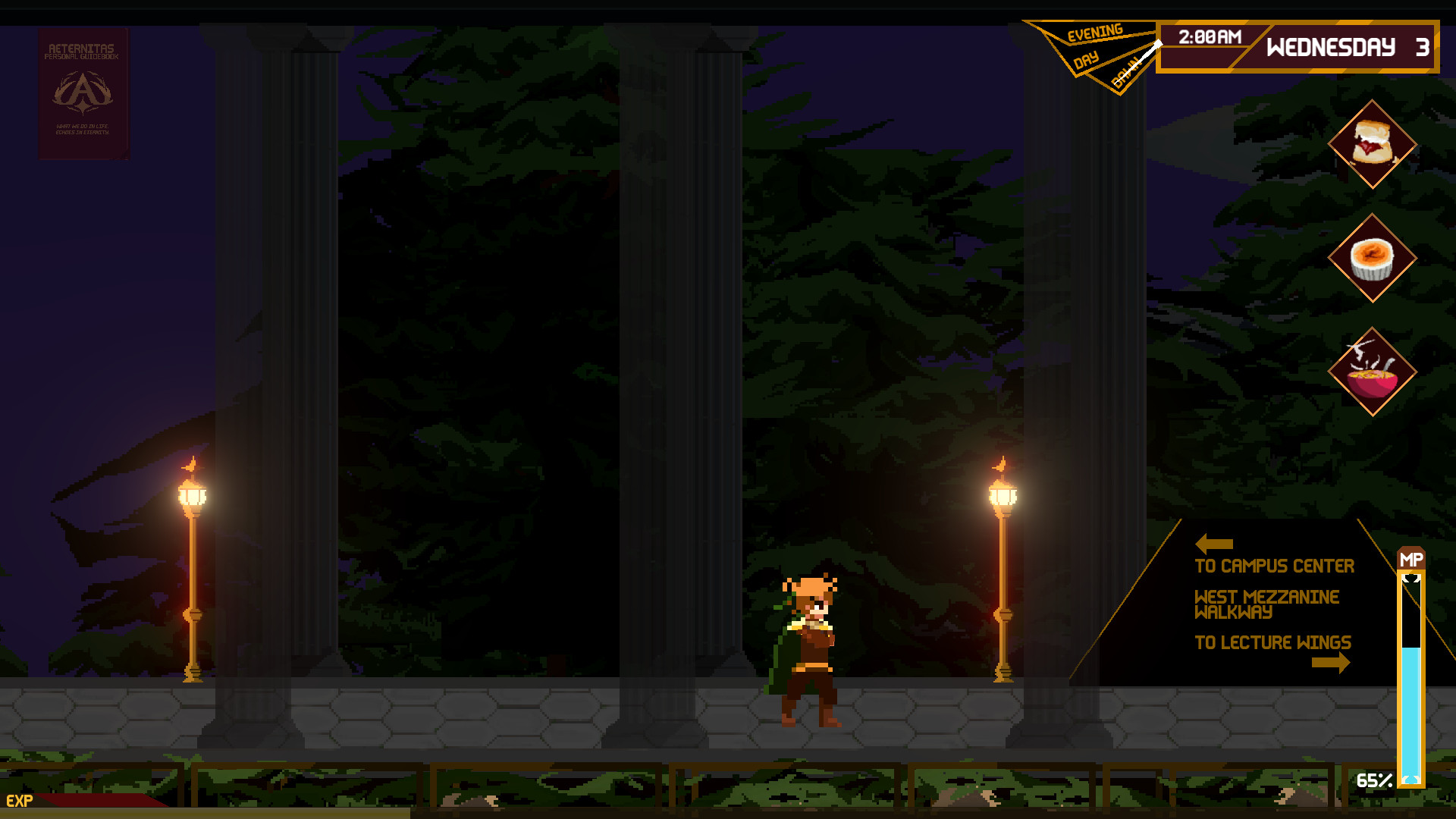
Task: Go left to Campus Center arrow
Action: click(1213, 544)
